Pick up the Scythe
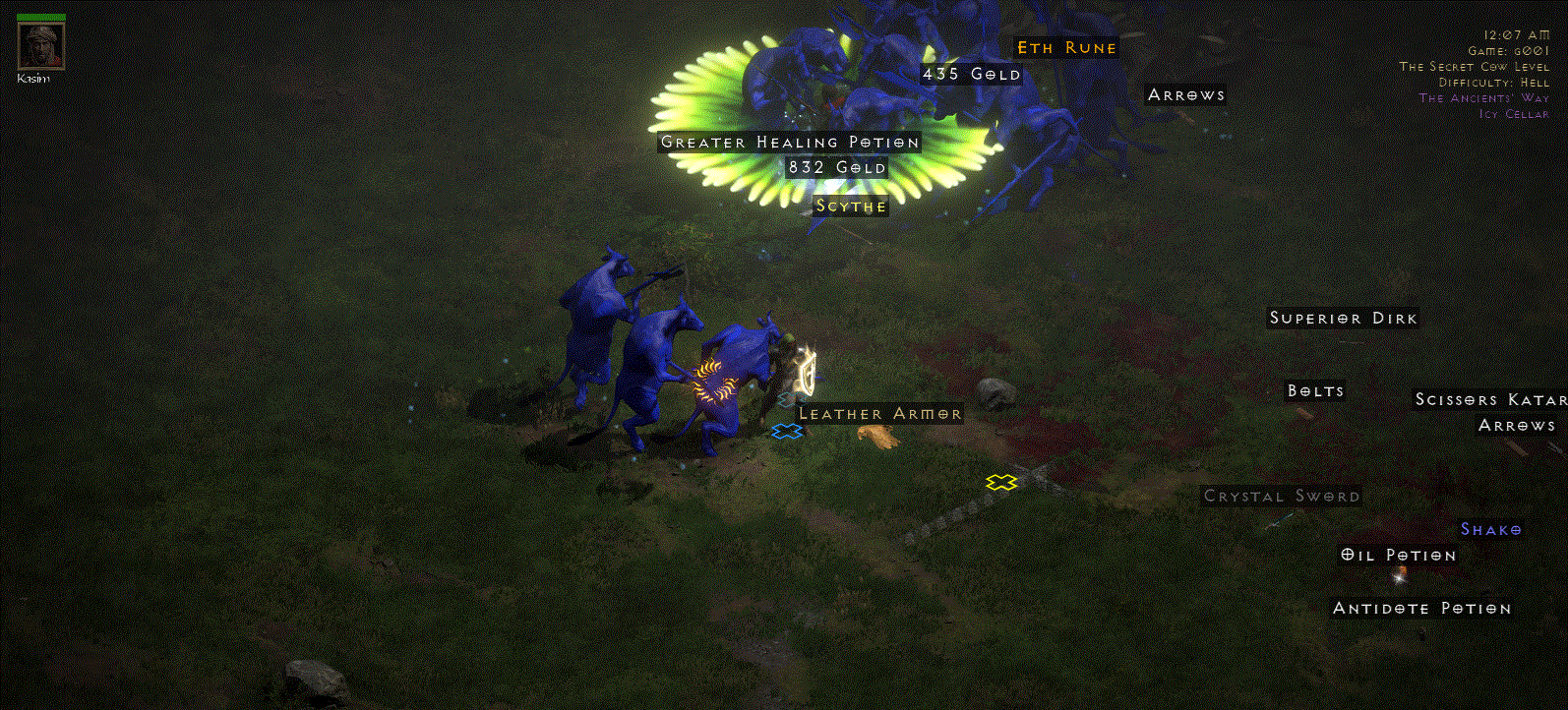The width and height of the screenshot is (1568, 710). 850,207
